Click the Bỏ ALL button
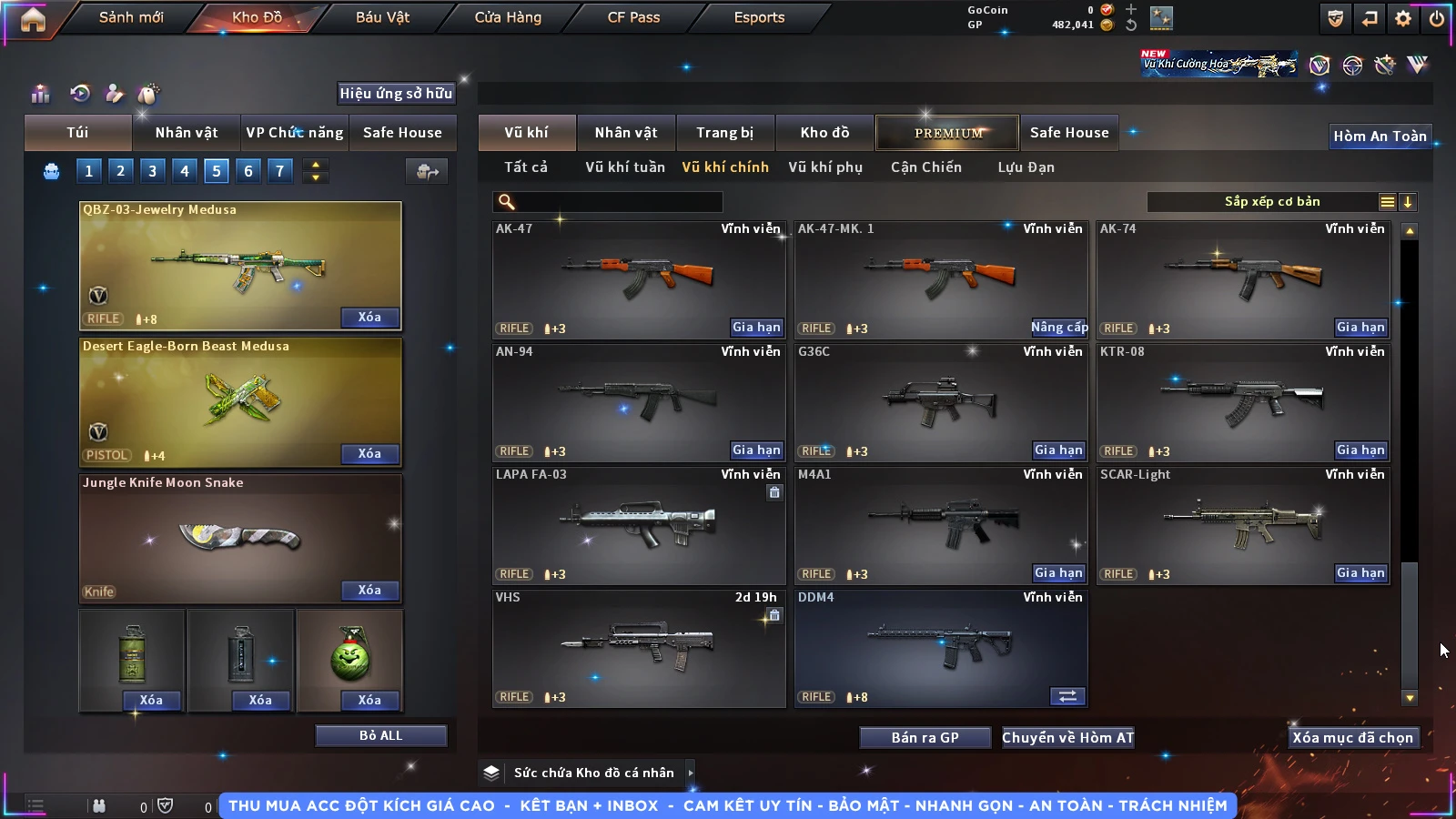The image size is (1456, 819). pos(380,735)
